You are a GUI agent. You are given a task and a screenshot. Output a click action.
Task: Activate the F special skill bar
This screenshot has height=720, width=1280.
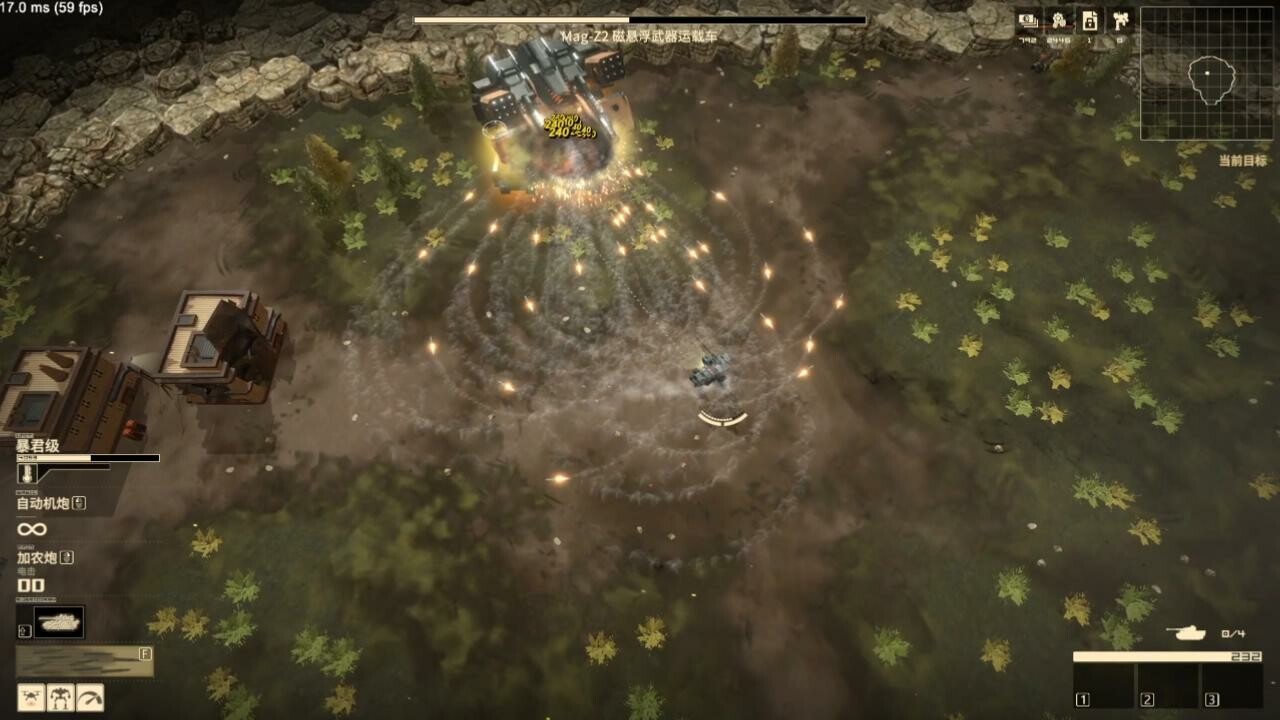click(x=85, y=660)
